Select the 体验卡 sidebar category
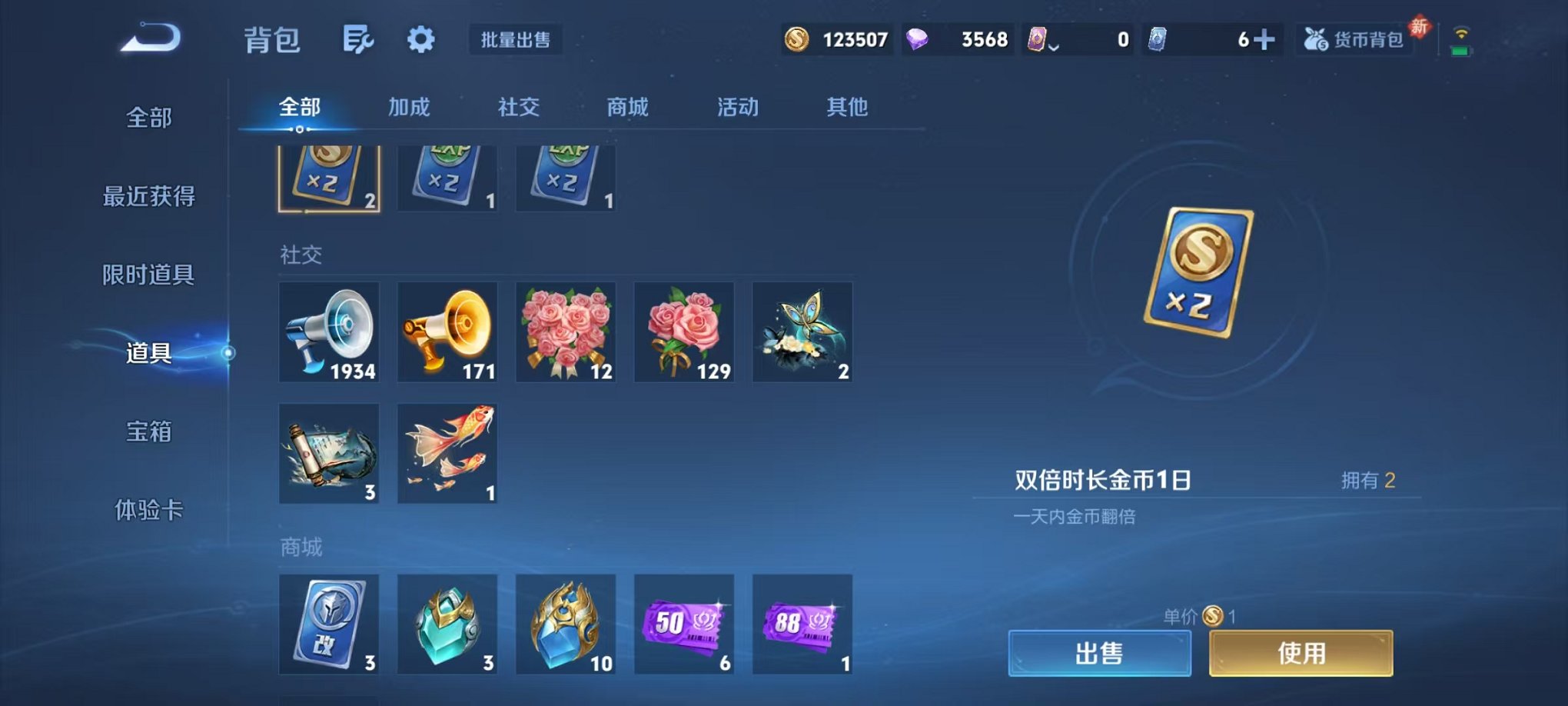Viewport: 1568px width, 706px height. (x=151, y=510)
